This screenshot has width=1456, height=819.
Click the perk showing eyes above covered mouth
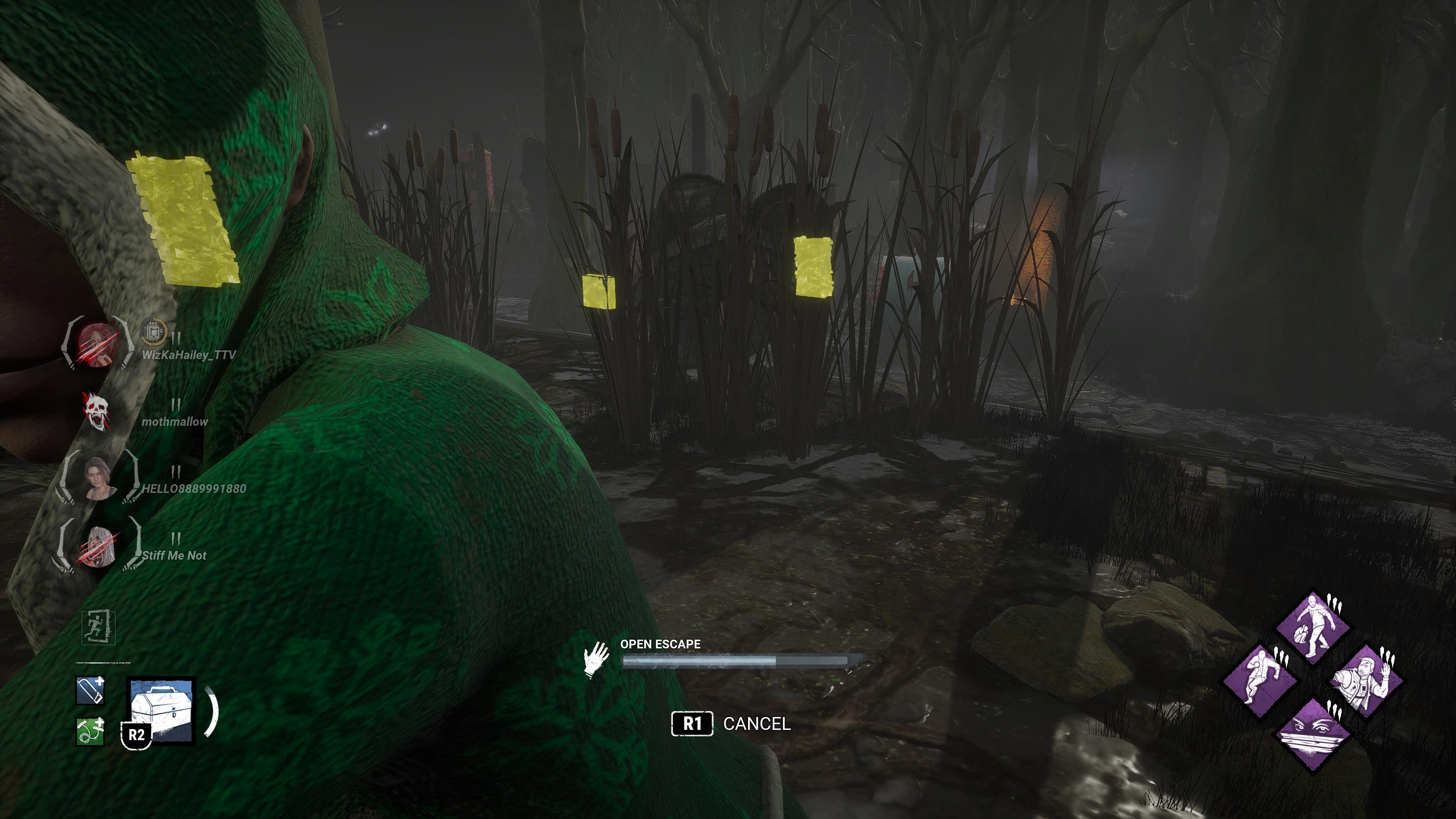click(x=1312, y=734)
